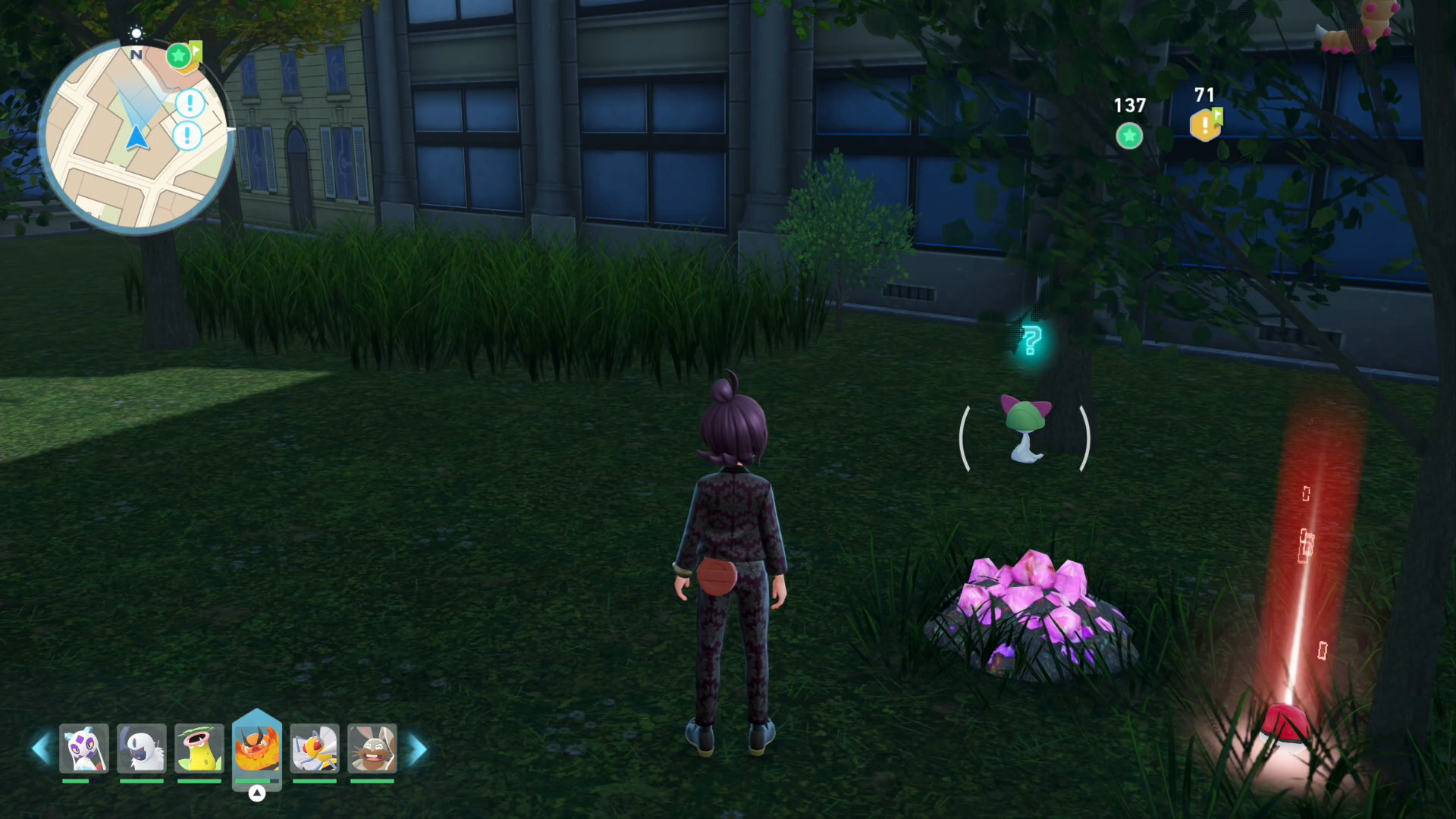The height and width of the screenshot is (819, 1456).
Task: Open the circular city minimap
Action: coord(135,138)
